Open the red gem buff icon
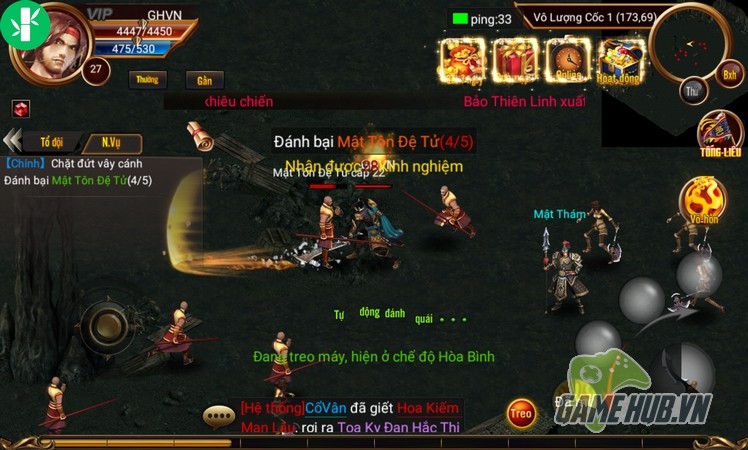This screenshot has height=450, width=748. 21,109
